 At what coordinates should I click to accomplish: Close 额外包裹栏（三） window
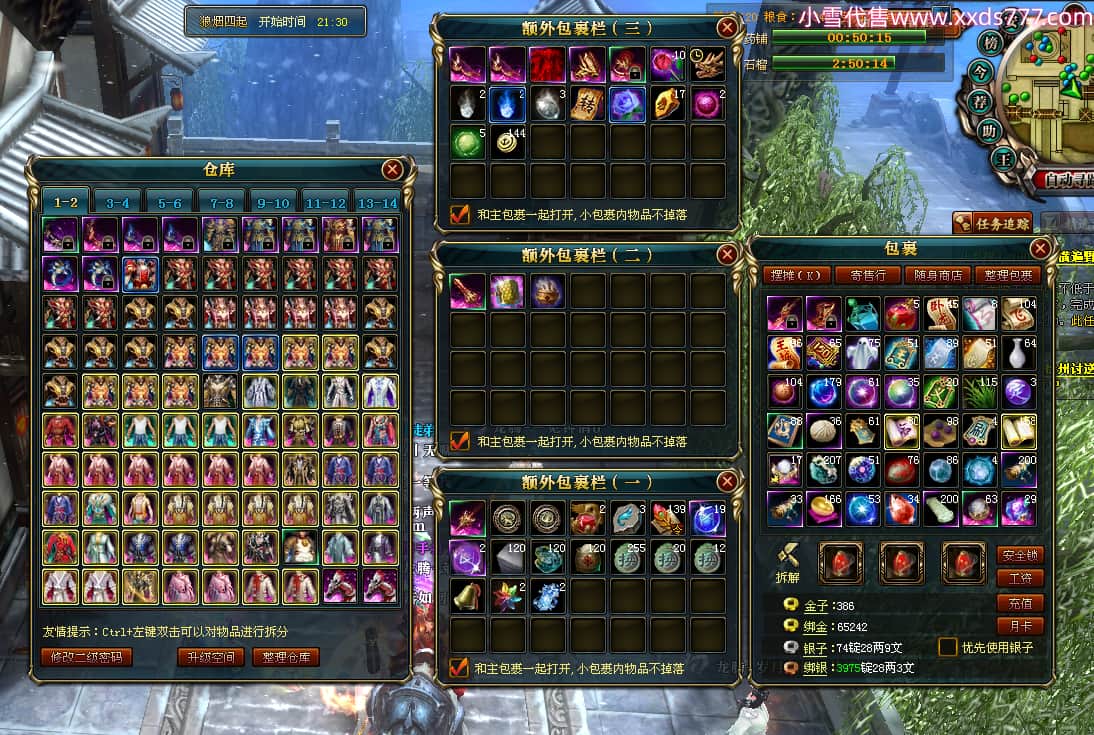point(727,27)
